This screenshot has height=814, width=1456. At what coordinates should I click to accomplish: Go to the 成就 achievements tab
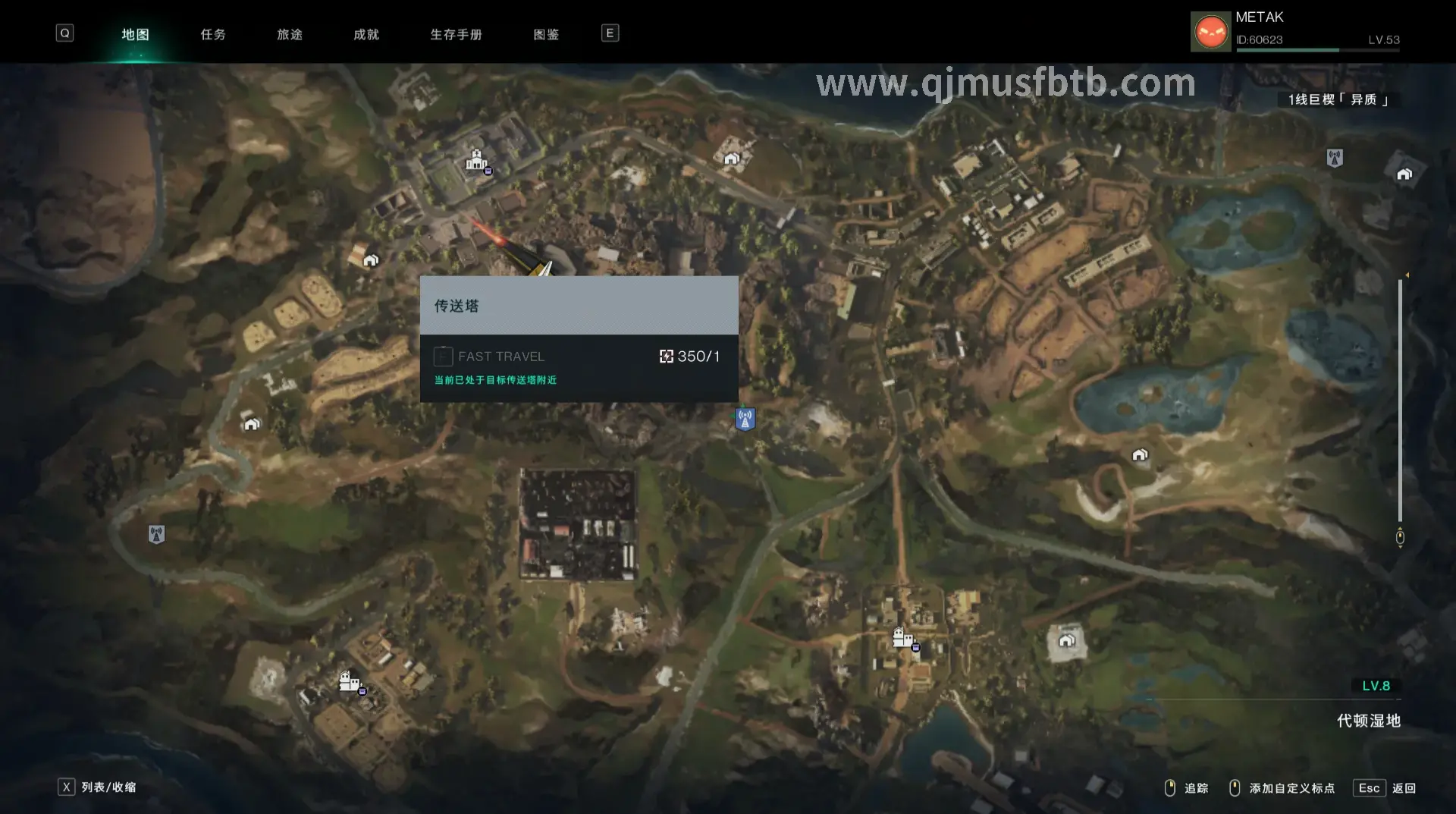click(366, 34)
